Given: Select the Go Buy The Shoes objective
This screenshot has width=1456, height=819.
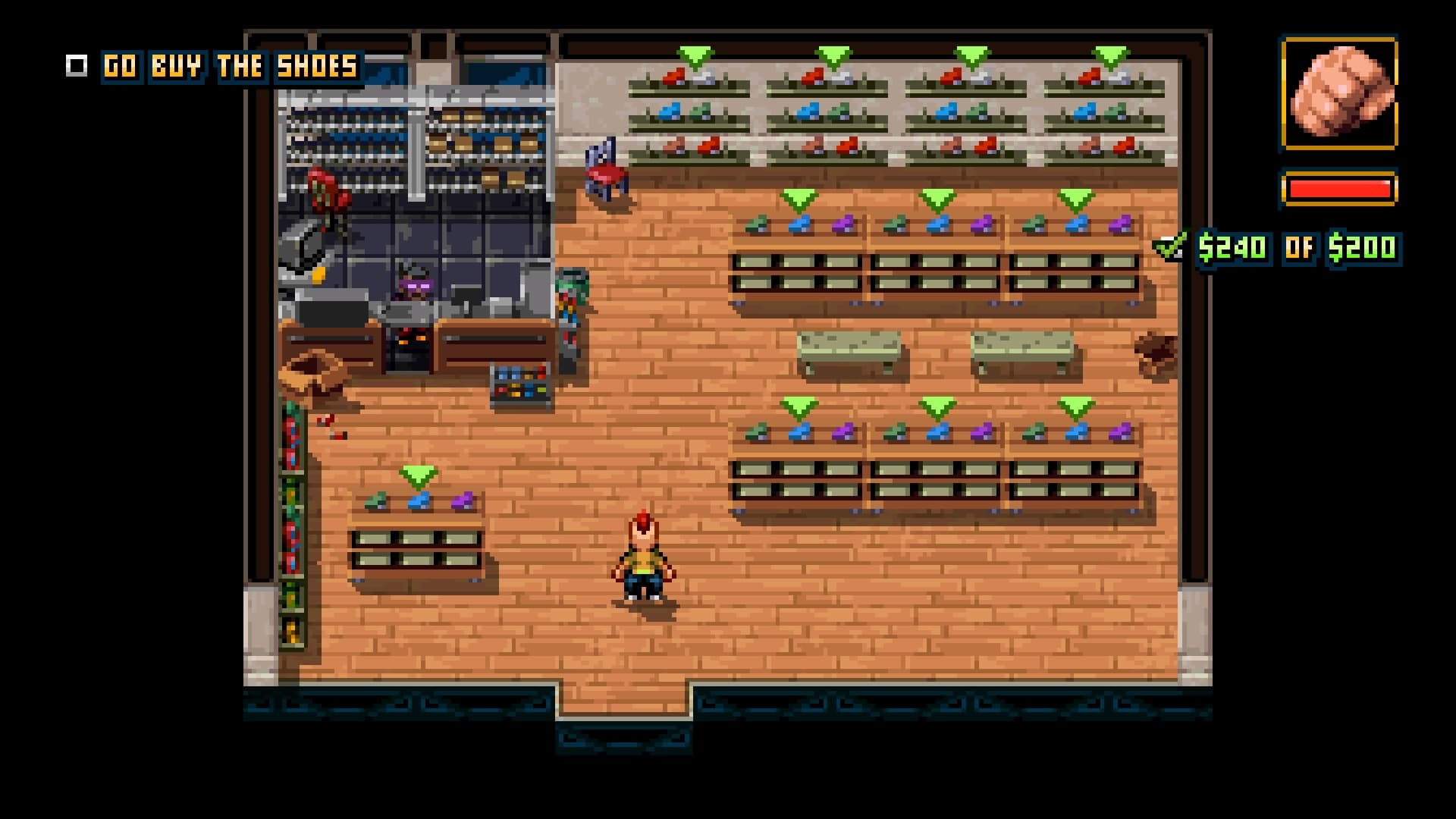Looking at the screenshot, I should tap(231, 67).
